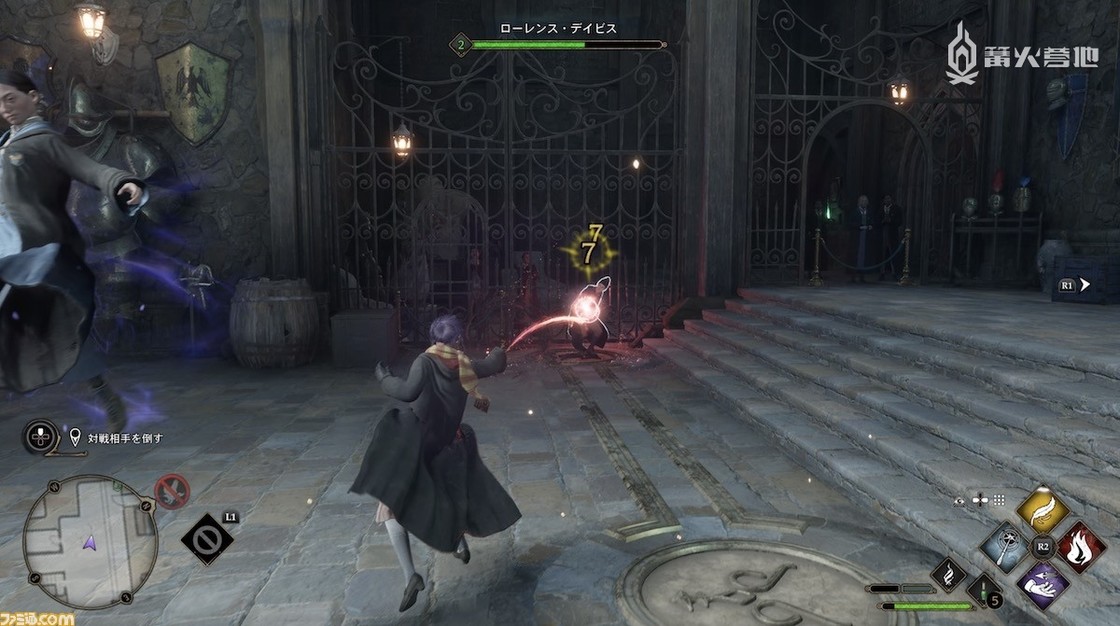The width and height of the screenshot is (1120, 626).
Task: Cast the yellow feather Levioso spell
Action: 1043,511
